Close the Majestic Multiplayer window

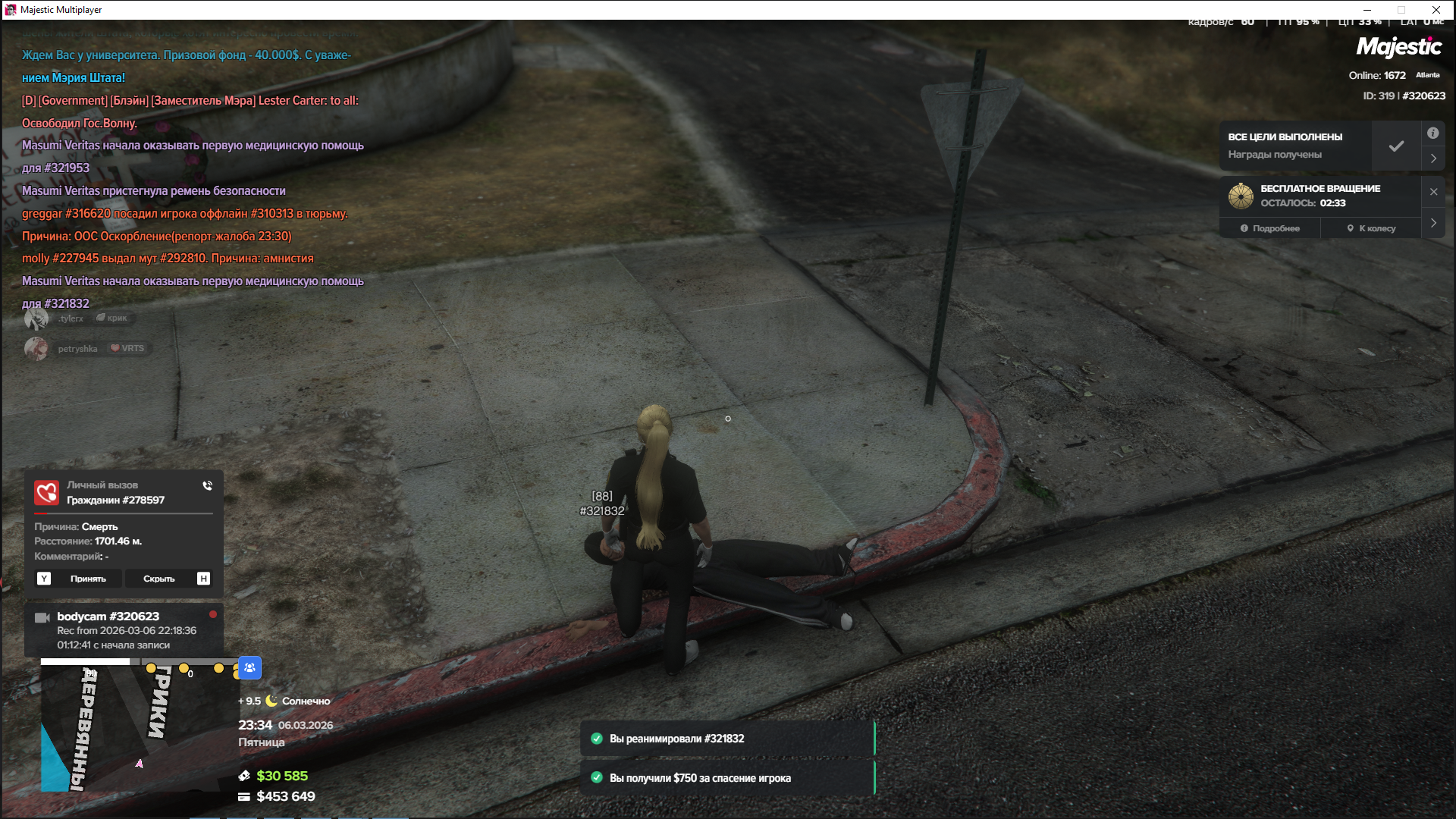pyautogui.click(x=1436, y=10)
